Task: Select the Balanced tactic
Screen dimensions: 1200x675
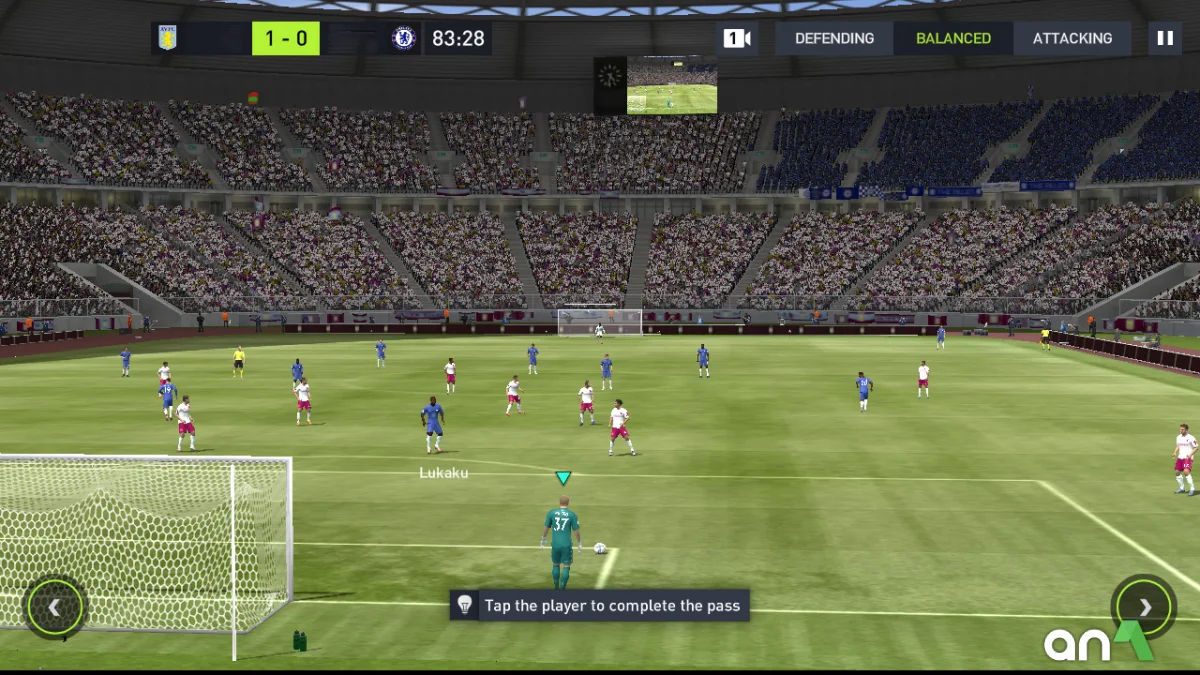Action: pos(953,39)
